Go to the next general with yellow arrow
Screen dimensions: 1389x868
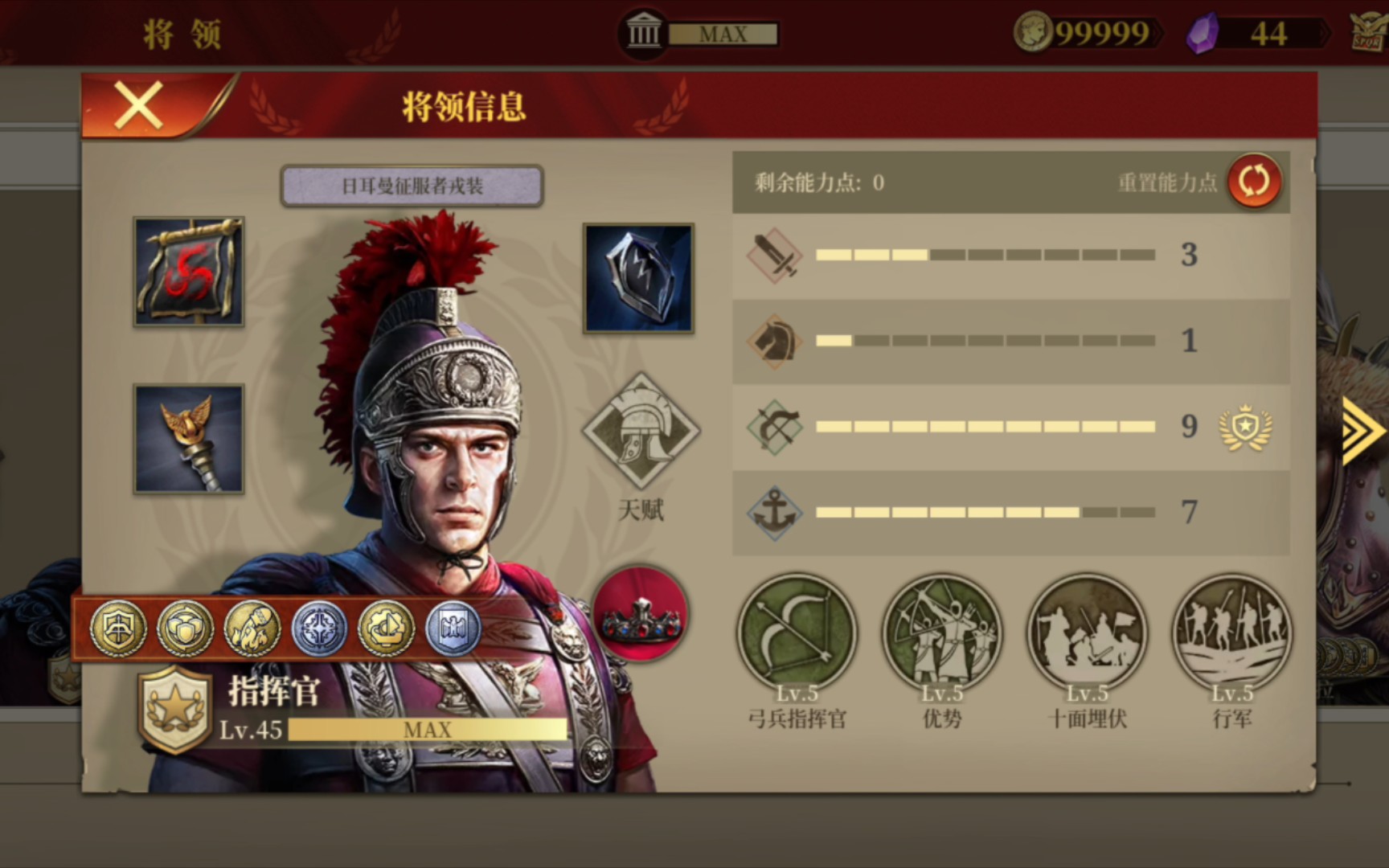[1362, 432]
